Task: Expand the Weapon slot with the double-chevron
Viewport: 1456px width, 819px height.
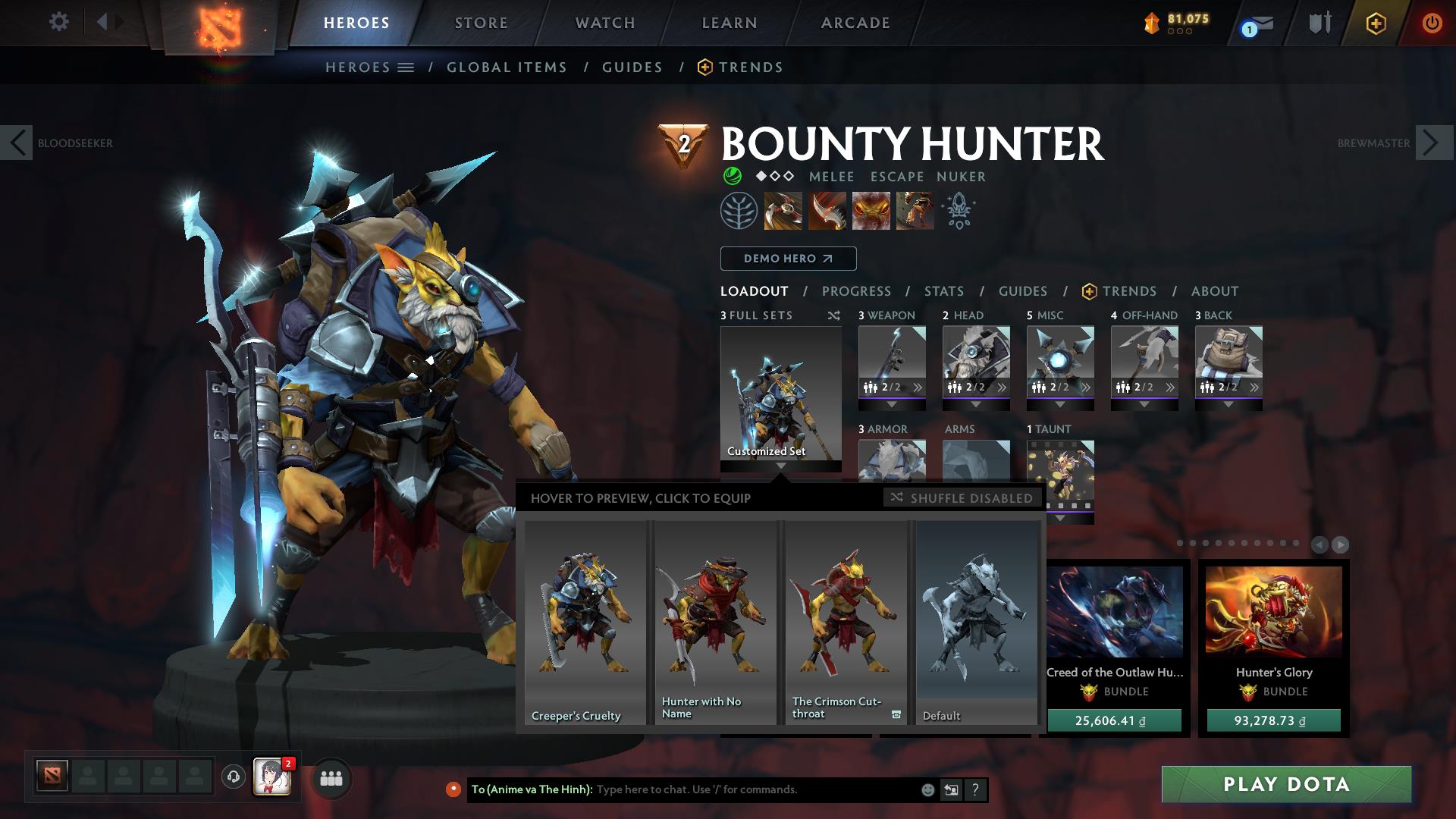Action: click(917, 387)
